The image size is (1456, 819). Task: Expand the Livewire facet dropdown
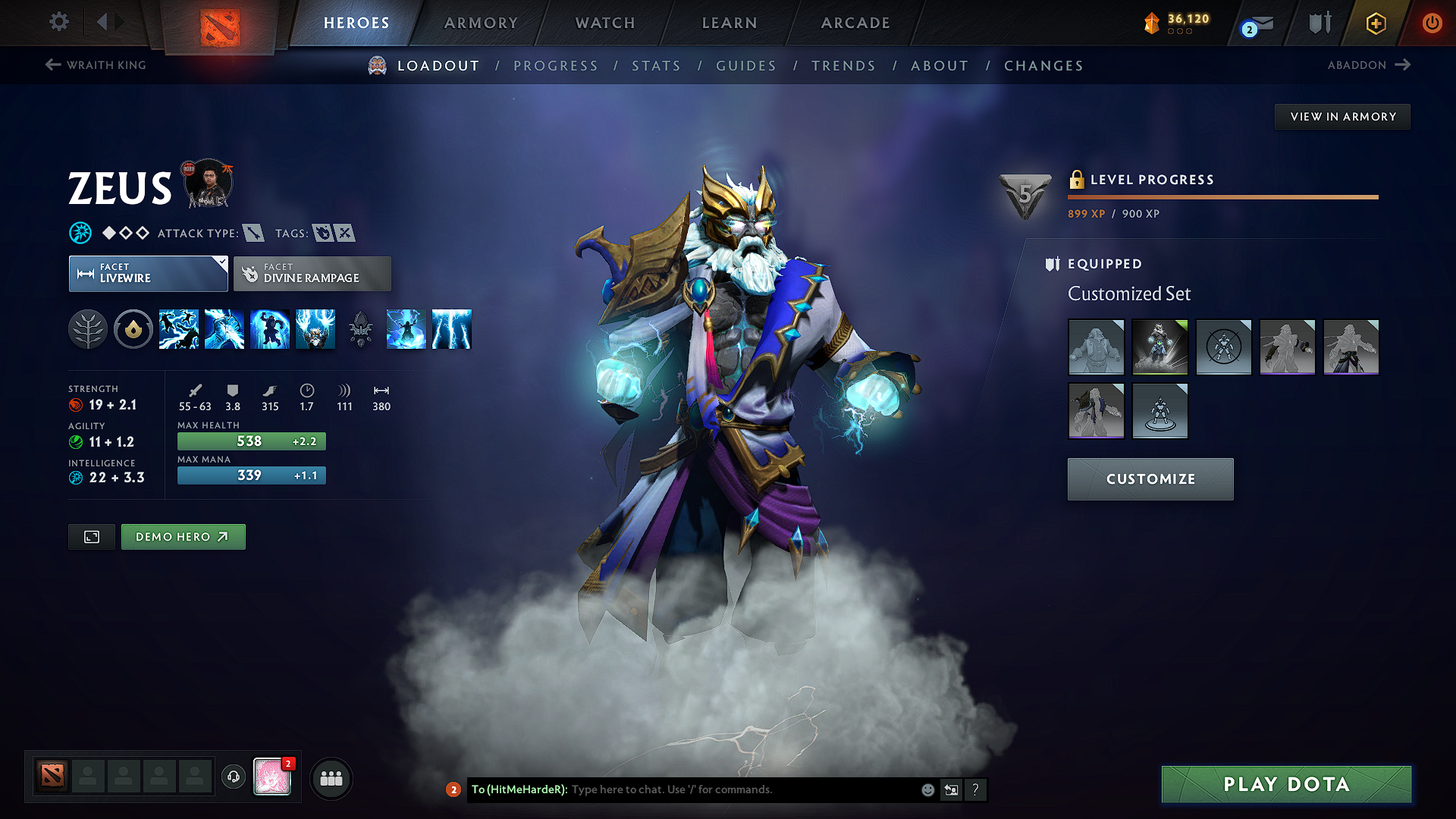click(x=148, y=273)
